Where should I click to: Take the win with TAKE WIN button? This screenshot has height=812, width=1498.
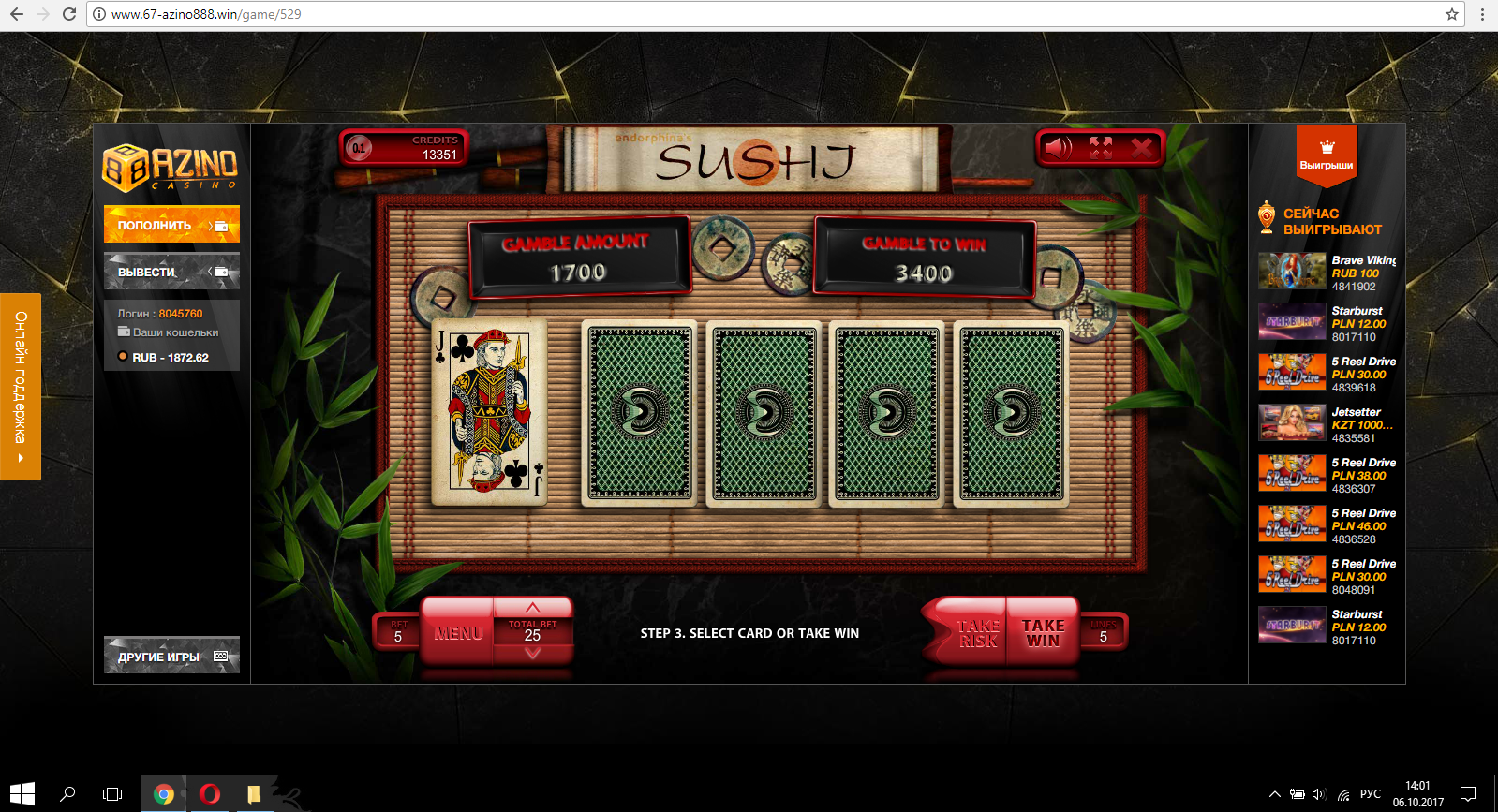click(1043, 633)
